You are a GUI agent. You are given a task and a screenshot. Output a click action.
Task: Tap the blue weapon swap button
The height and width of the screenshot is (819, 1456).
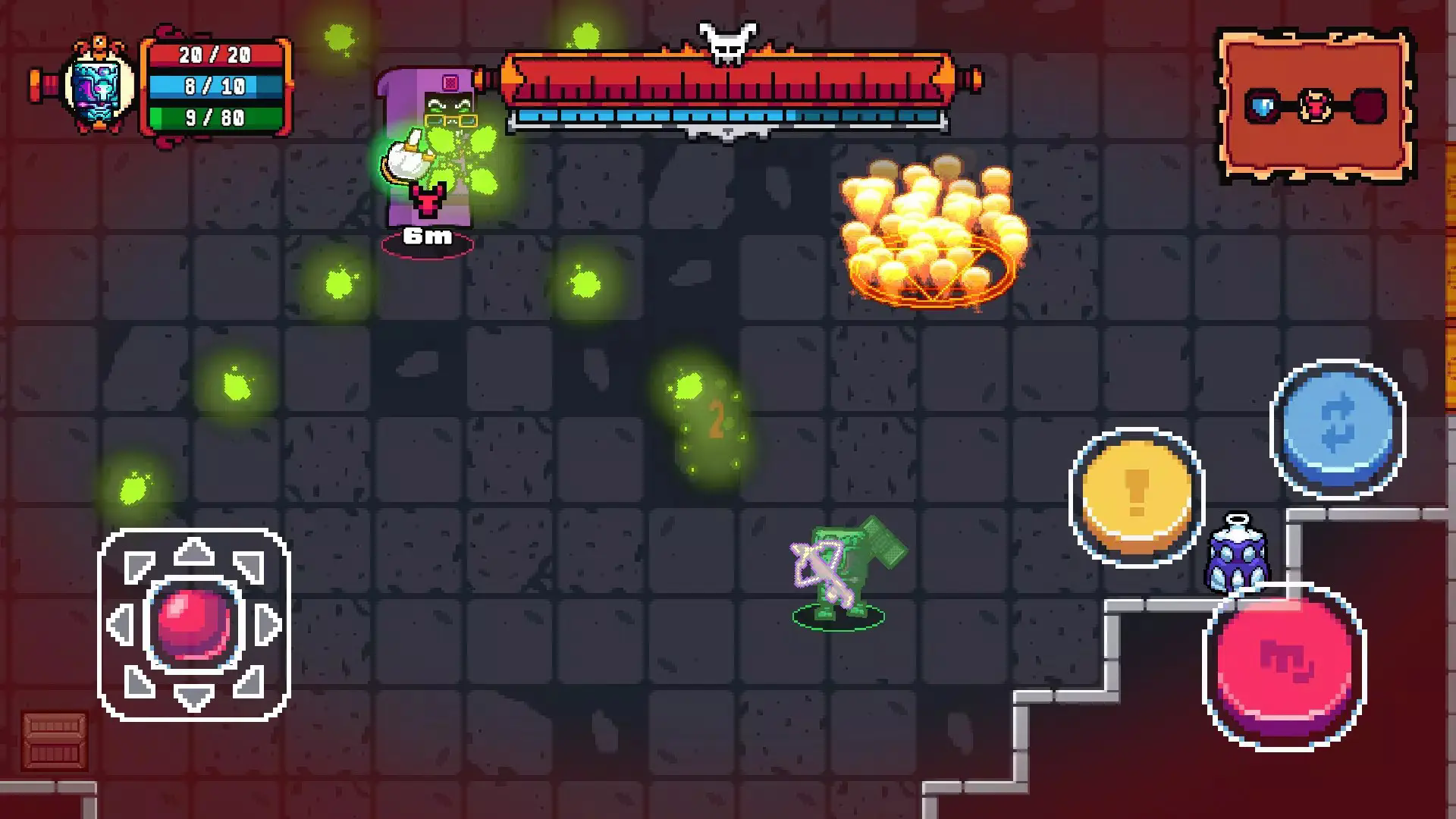(1337, 428)
